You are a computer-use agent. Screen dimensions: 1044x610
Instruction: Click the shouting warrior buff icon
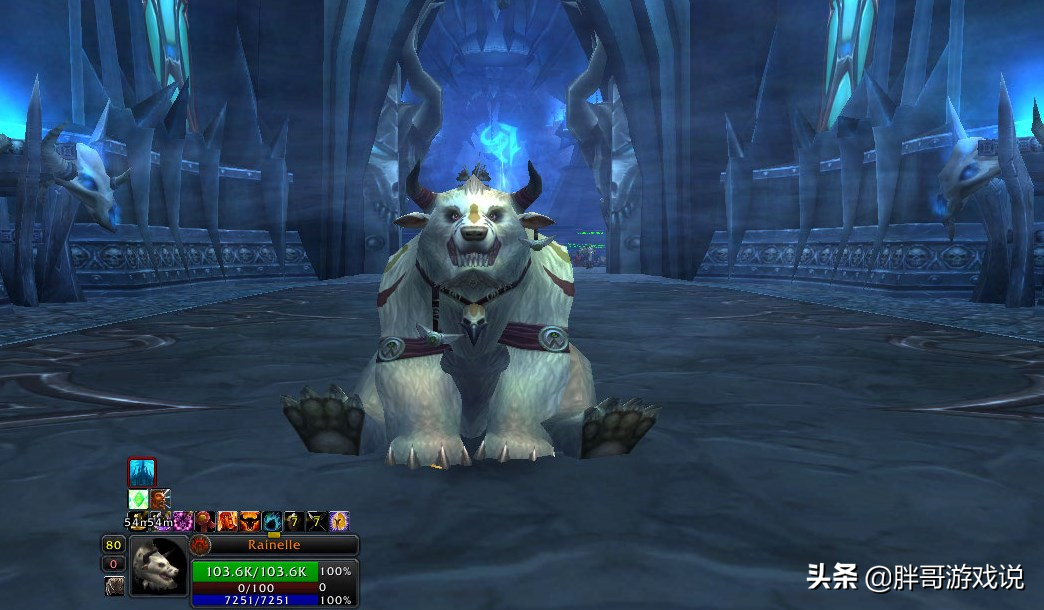pos(160,498)
